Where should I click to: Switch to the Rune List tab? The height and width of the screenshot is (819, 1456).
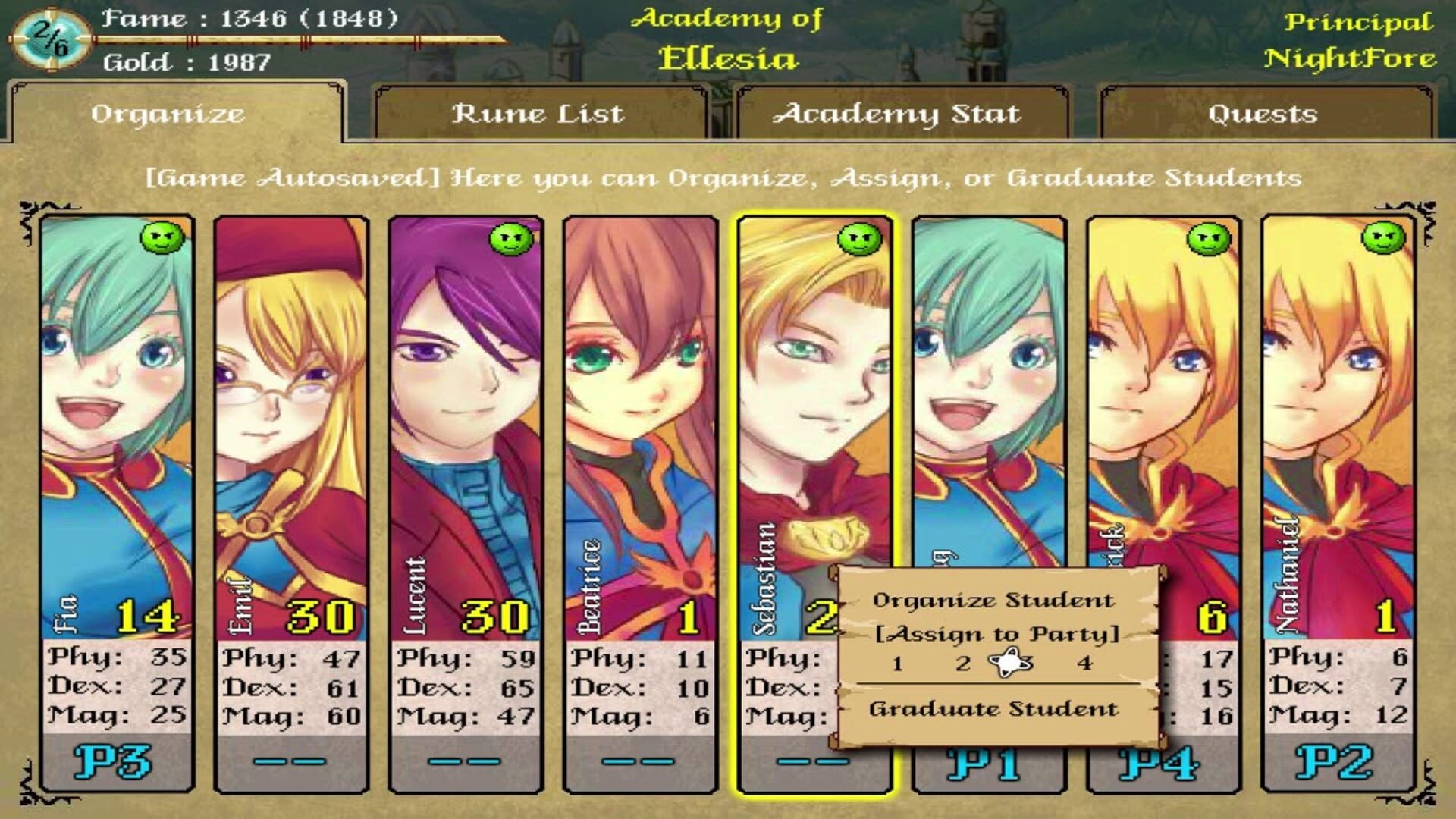tap(537, 114)
